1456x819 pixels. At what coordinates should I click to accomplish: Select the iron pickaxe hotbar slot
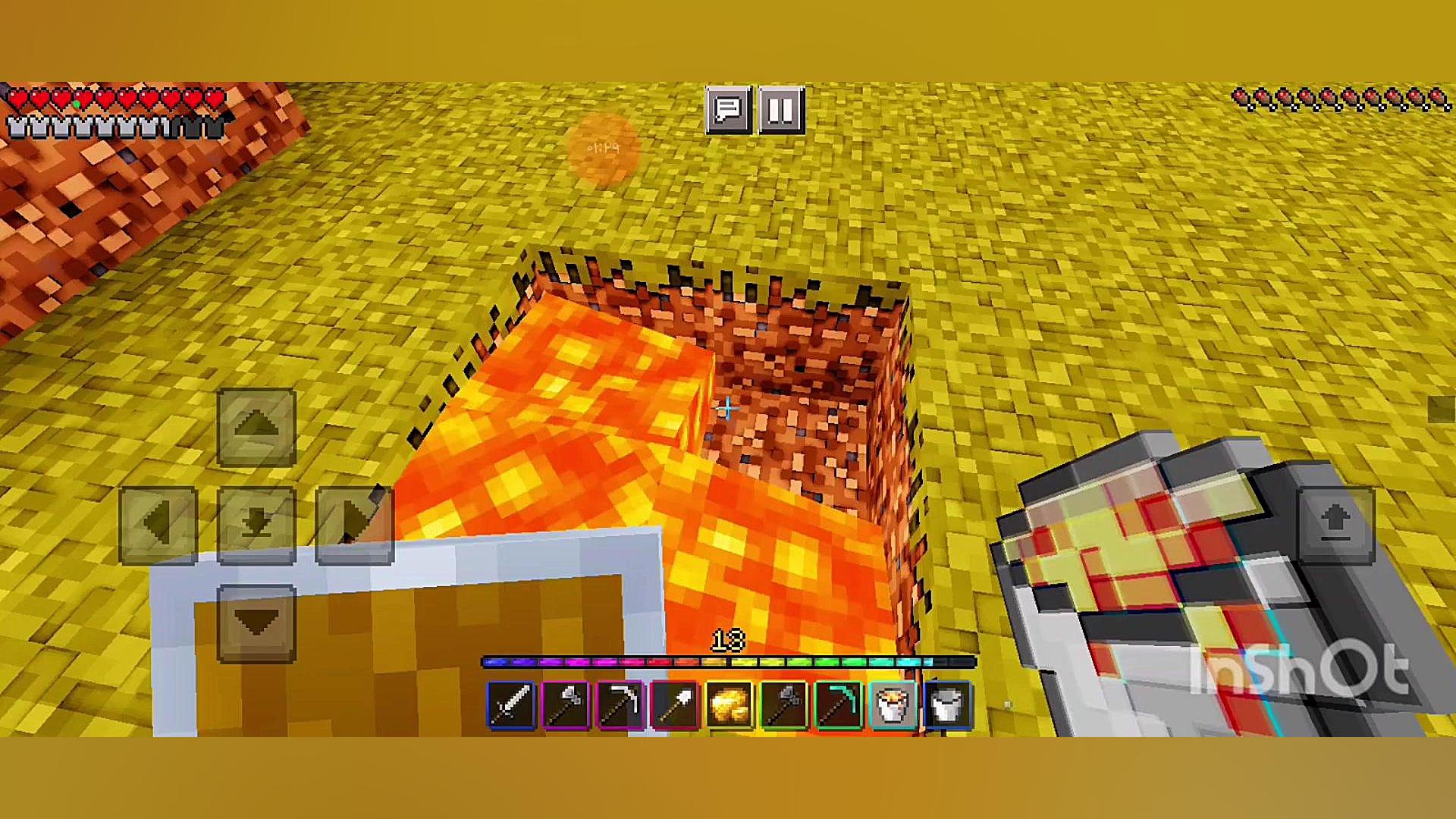(620, 705)
